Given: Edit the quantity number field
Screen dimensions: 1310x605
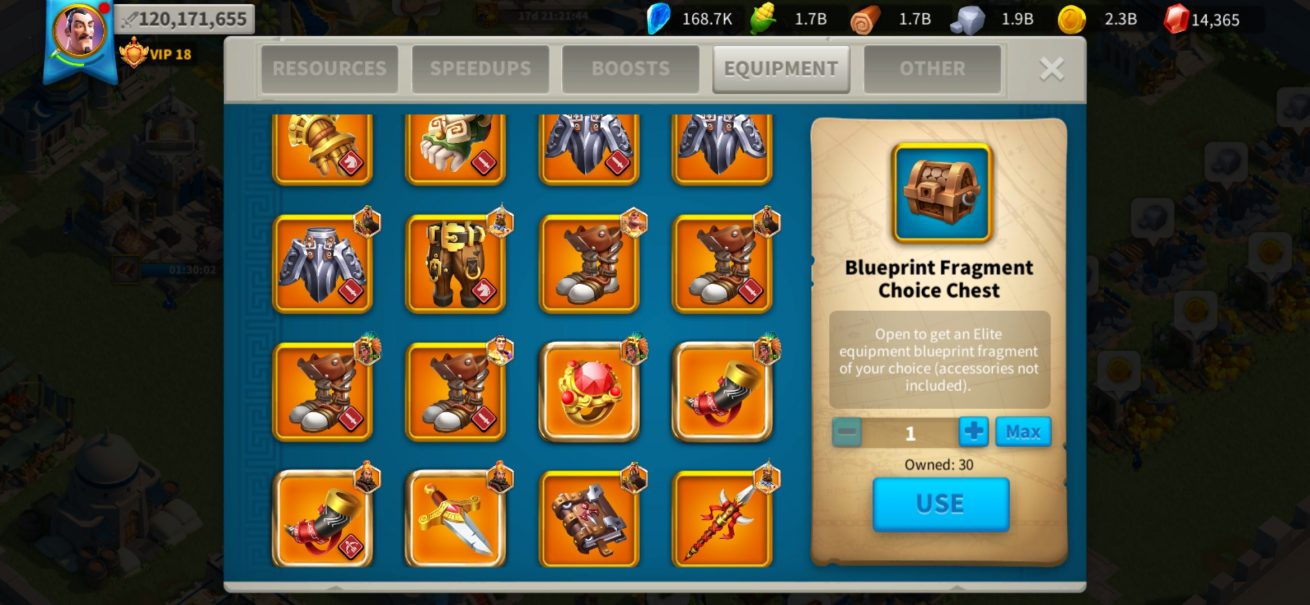Looking at the screenshot, I should [x=910, y=433].
